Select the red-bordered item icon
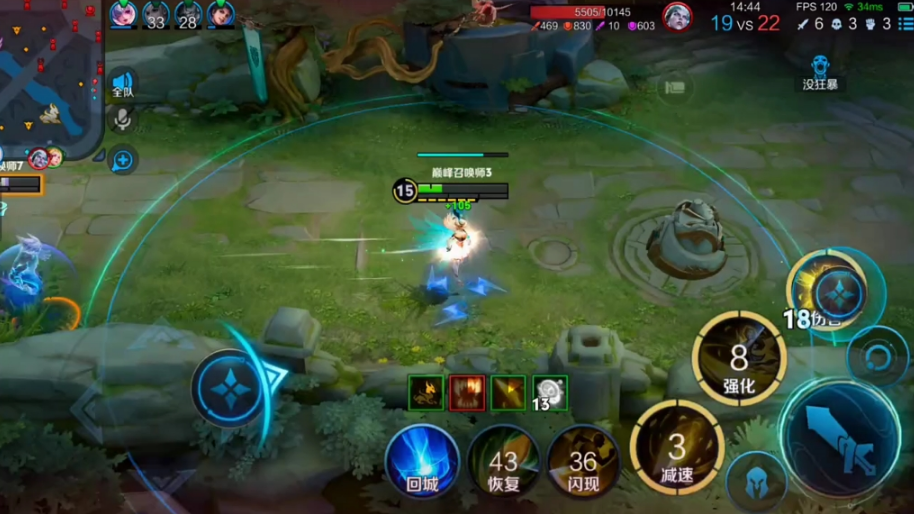This screenshot has width=914, height=514. [467, 393]
